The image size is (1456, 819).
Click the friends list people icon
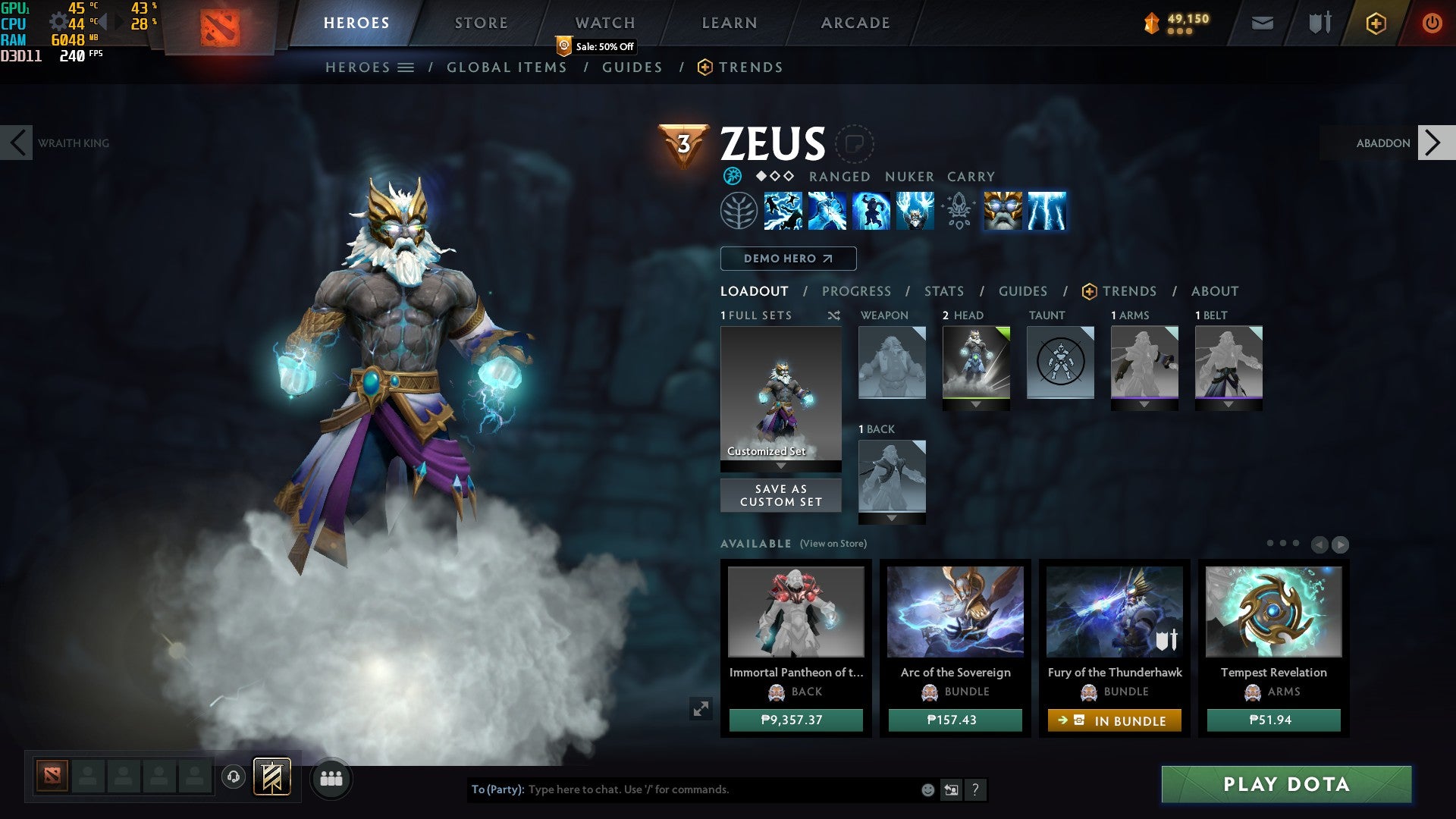click(x=329, y=778)
